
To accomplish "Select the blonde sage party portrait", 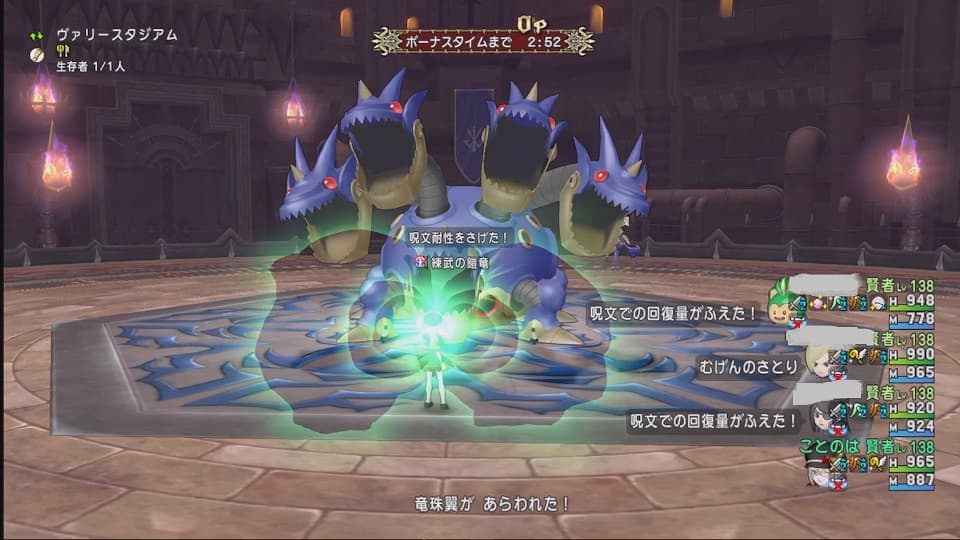I will (x=819, y=362).
